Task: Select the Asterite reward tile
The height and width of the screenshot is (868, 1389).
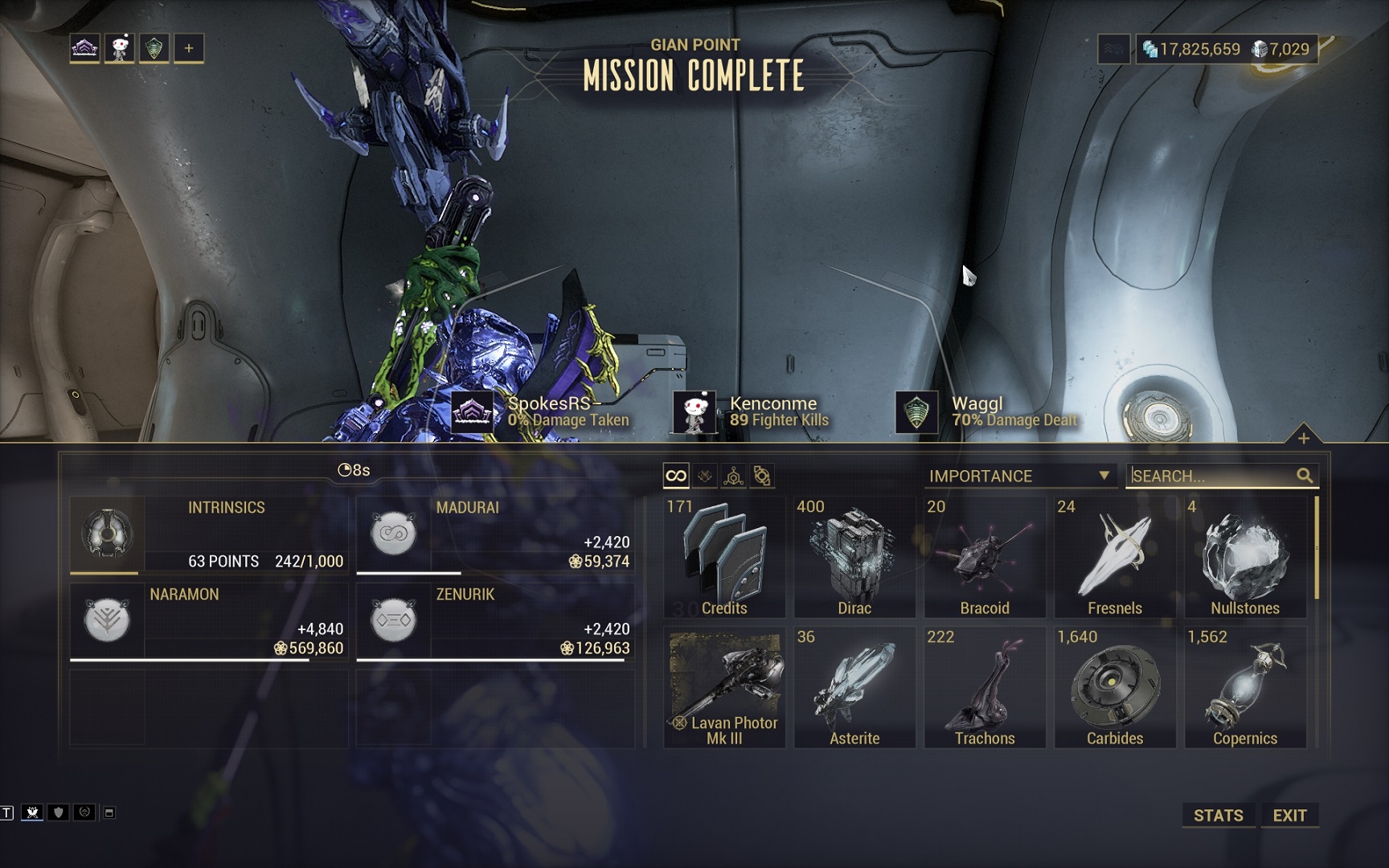Action: (x=854, y=687)
